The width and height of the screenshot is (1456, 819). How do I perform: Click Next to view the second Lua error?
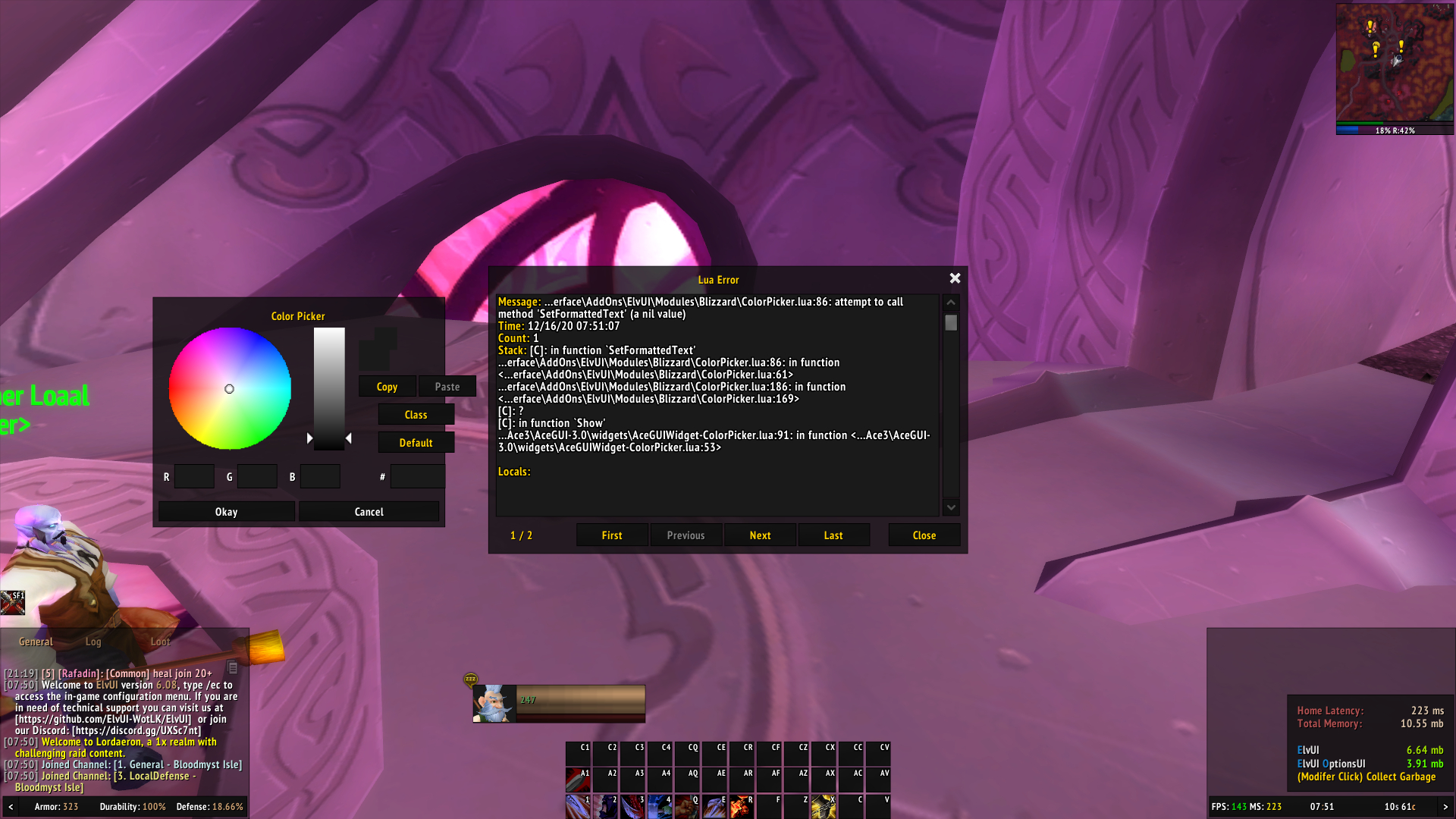pos(759,535)
